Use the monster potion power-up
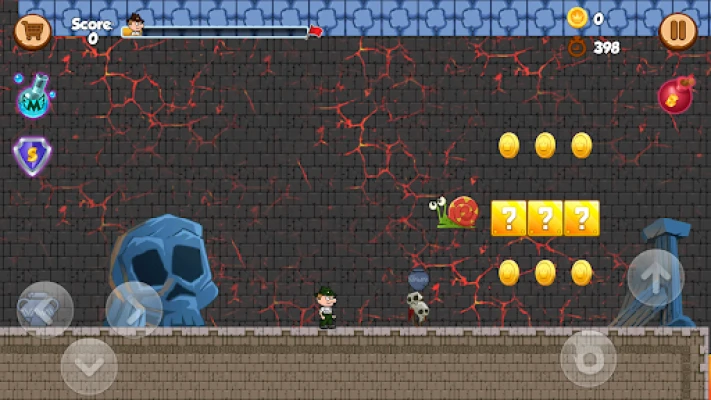This screenshot has width=711, height=400. click(33, 98)
